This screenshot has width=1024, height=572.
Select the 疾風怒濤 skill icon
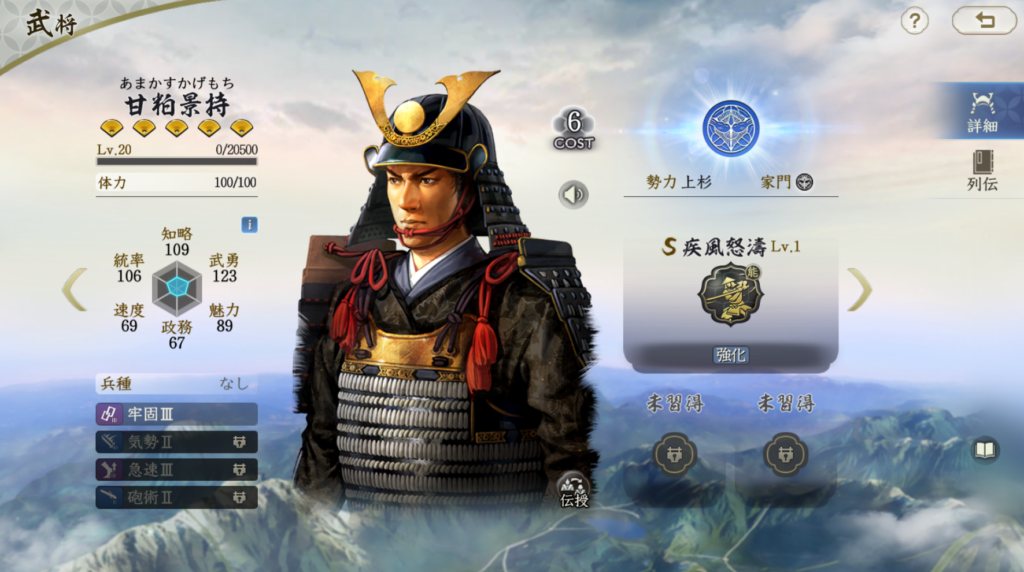[x=730, y=294]
